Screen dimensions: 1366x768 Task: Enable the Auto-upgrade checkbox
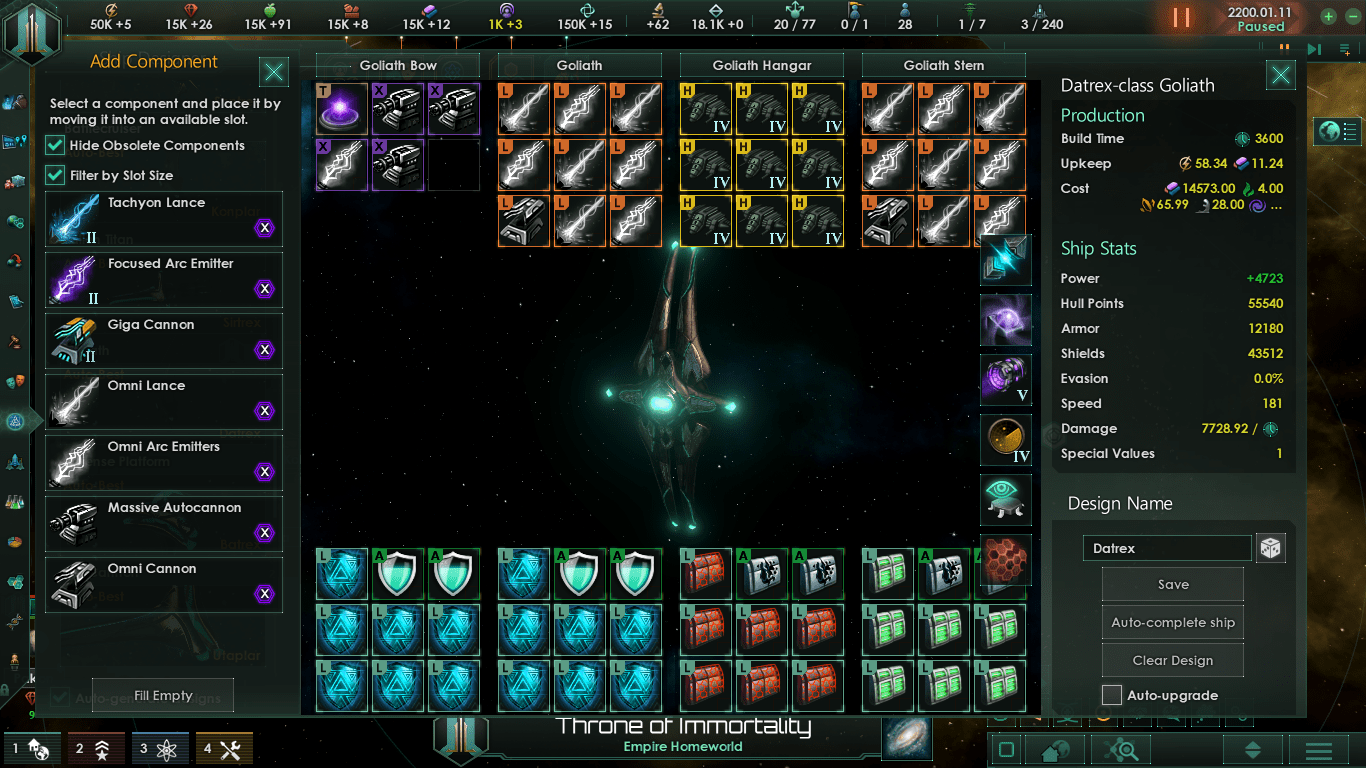[1112, 695]
